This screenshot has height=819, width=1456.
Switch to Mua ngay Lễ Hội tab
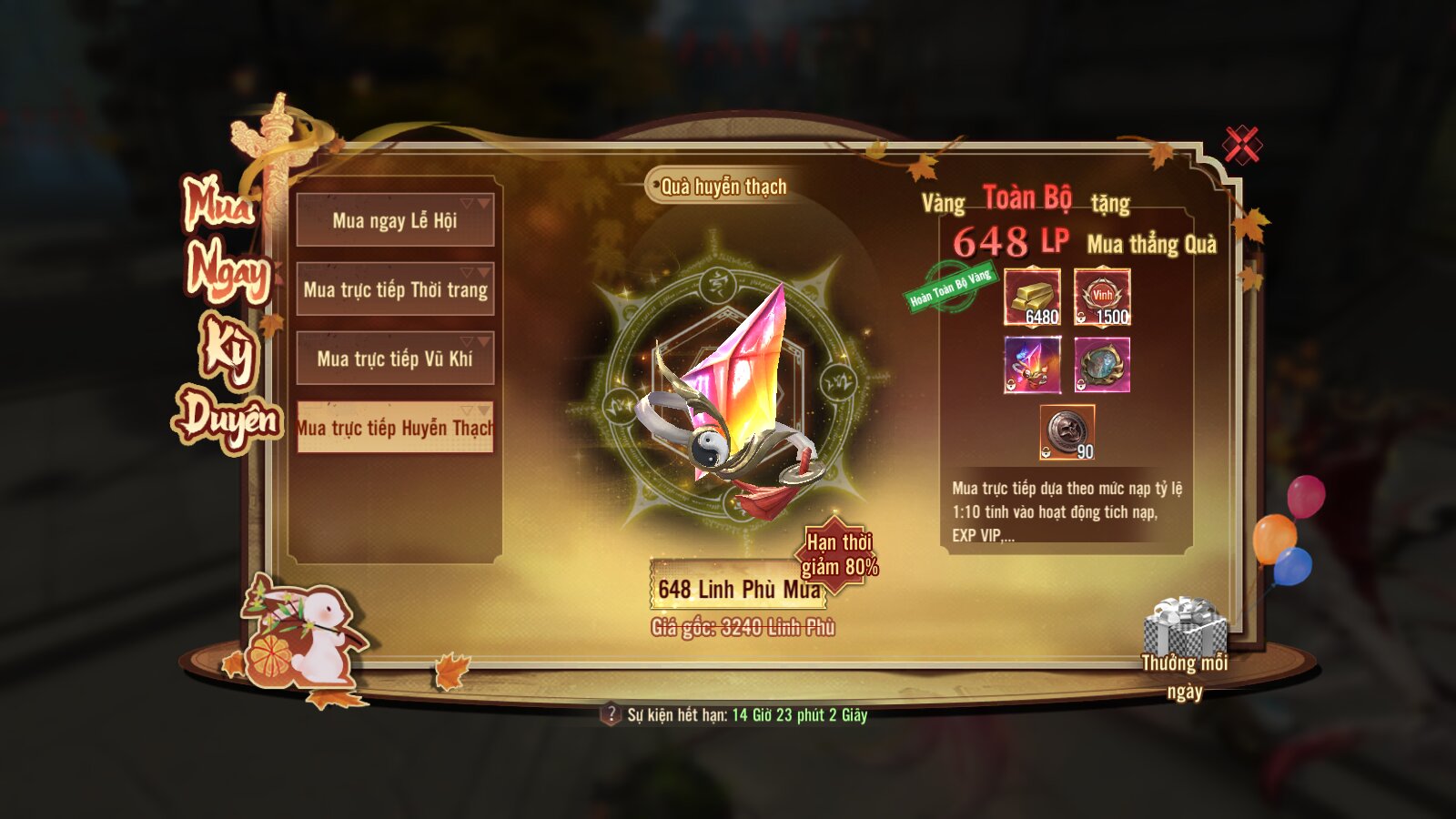[x=395, y=220]
